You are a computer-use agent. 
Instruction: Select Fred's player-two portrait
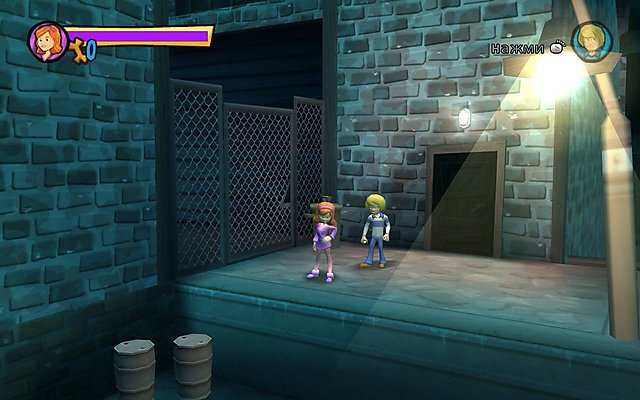[x=592, y=43]
